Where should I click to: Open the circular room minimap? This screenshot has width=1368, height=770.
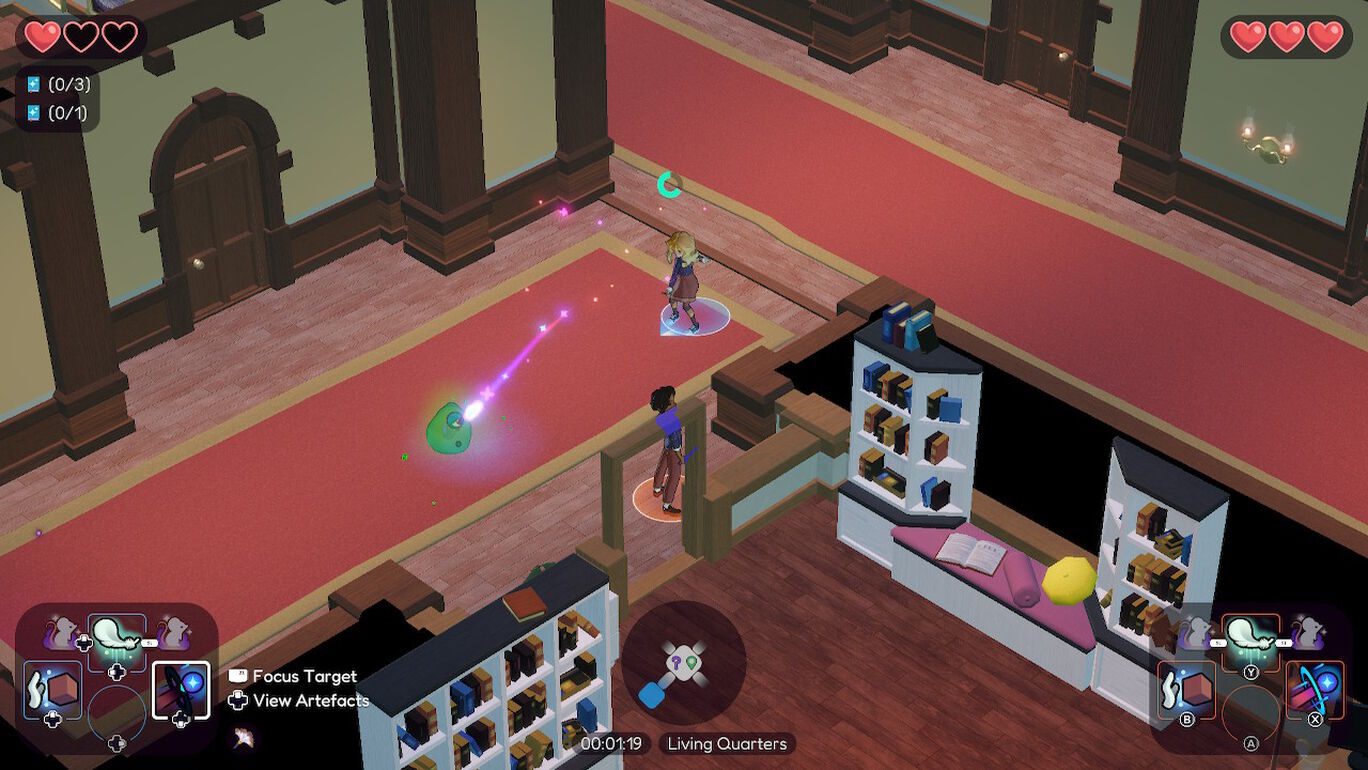pyautogui.click(x=684, y=661)
